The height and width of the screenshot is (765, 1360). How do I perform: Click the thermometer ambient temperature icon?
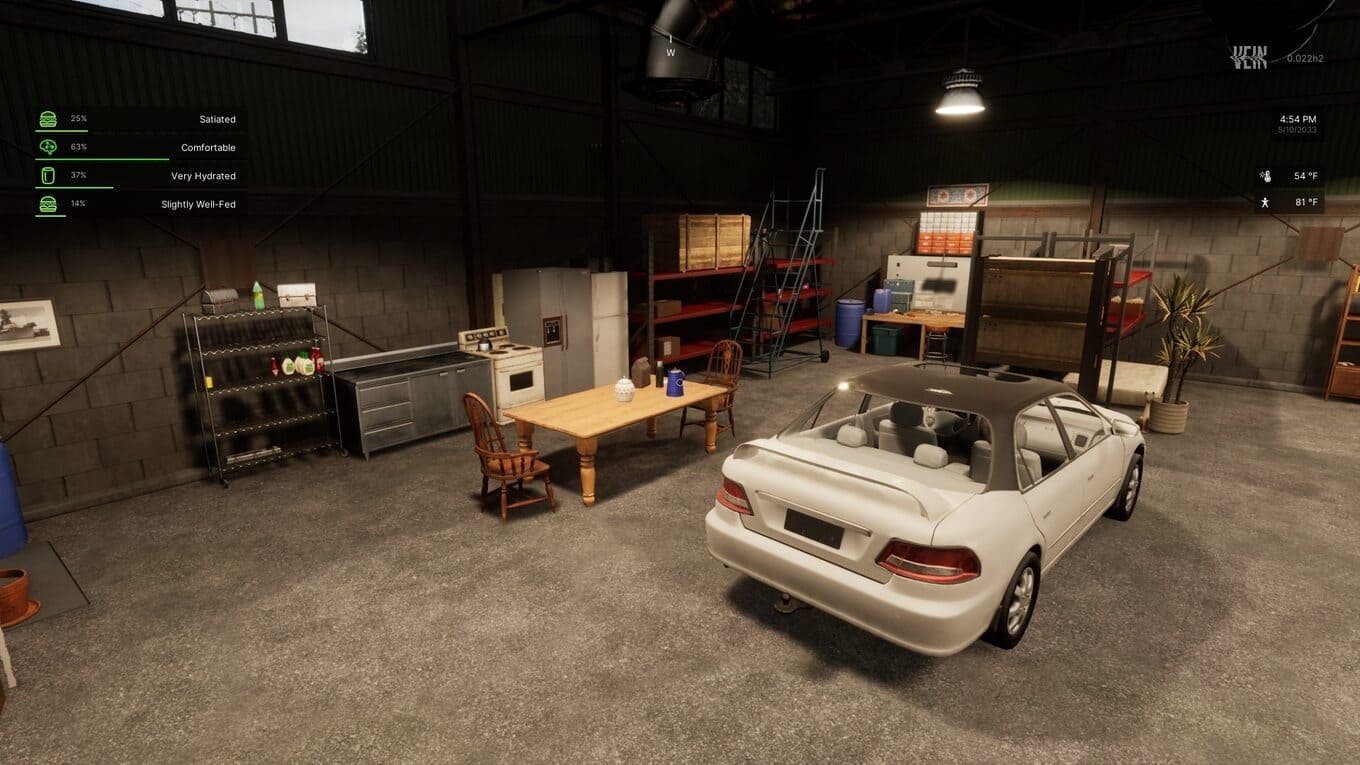(x=1265, y=176)
